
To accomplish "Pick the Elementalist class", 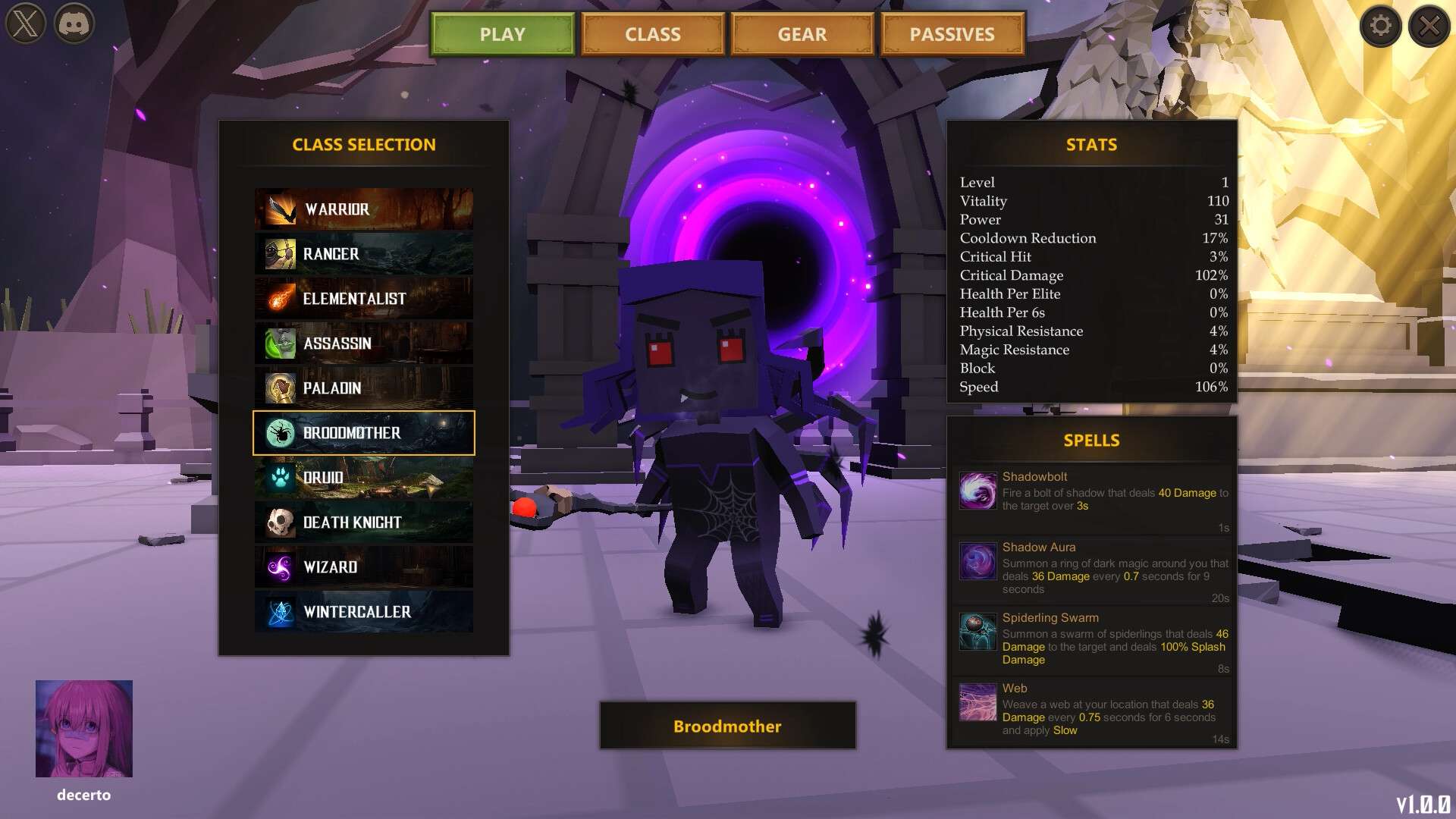I will [364, 299].
